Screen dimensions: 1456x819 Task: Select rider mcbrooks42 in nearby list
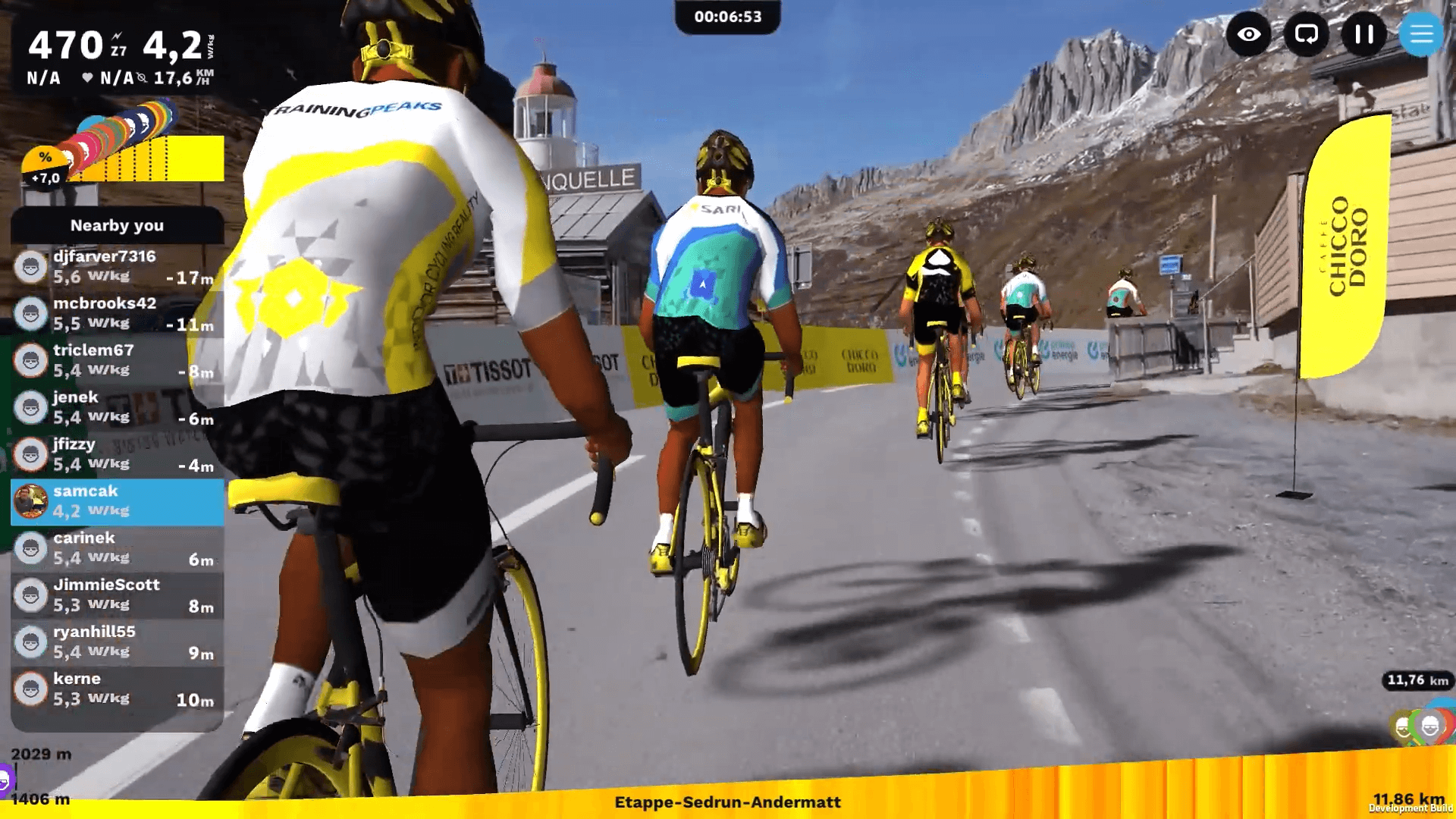118,314
